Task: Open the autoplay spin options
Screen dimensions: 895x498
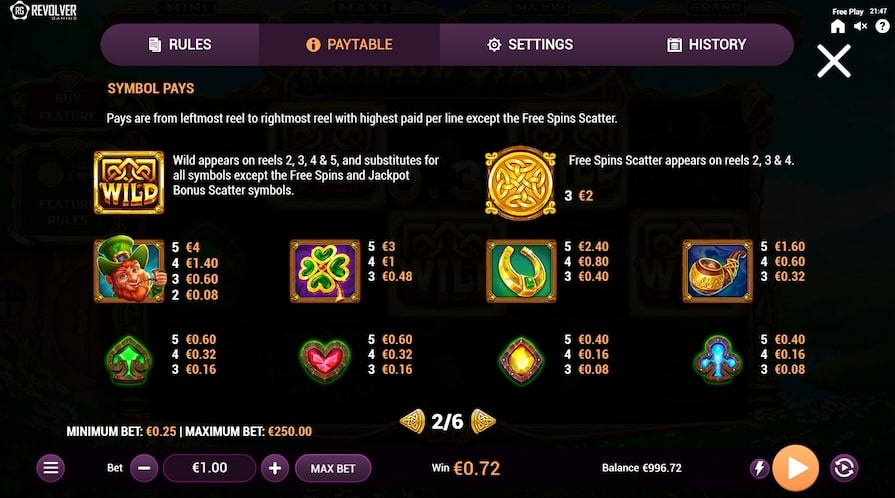Action: (843, 468)
